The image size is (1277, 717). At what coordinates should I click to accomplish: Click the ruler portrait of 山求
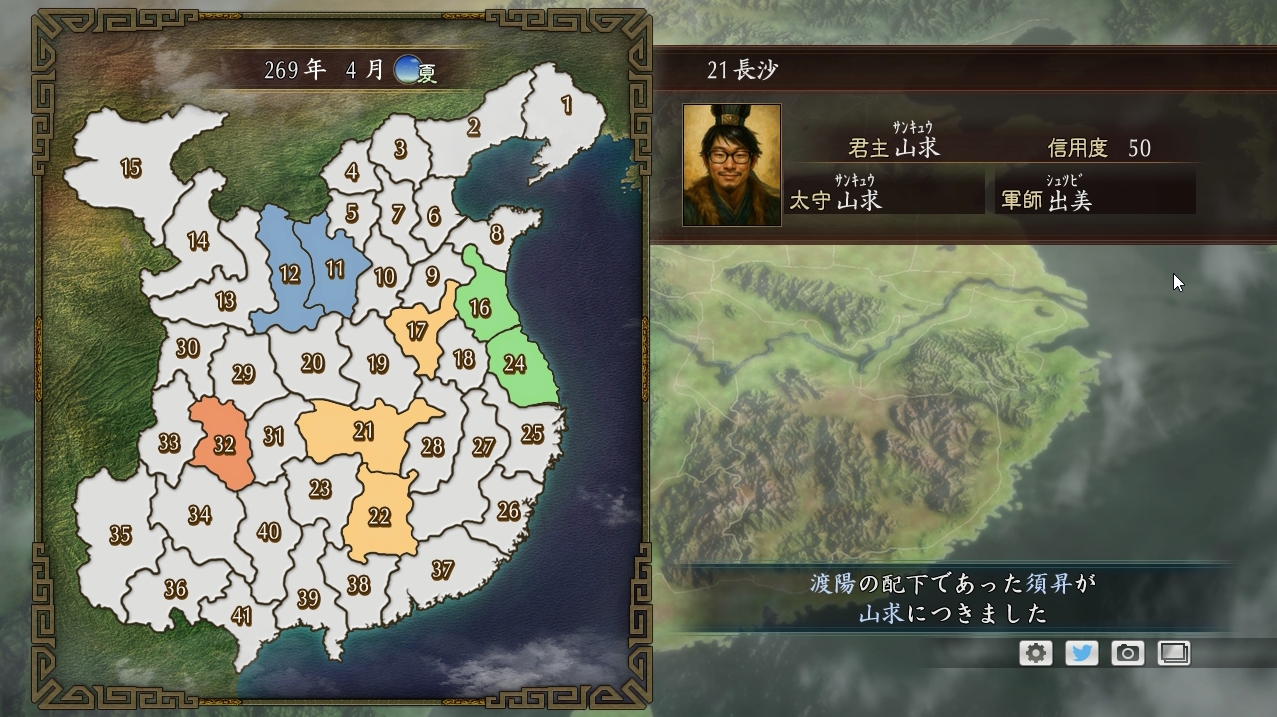point(731,165)
